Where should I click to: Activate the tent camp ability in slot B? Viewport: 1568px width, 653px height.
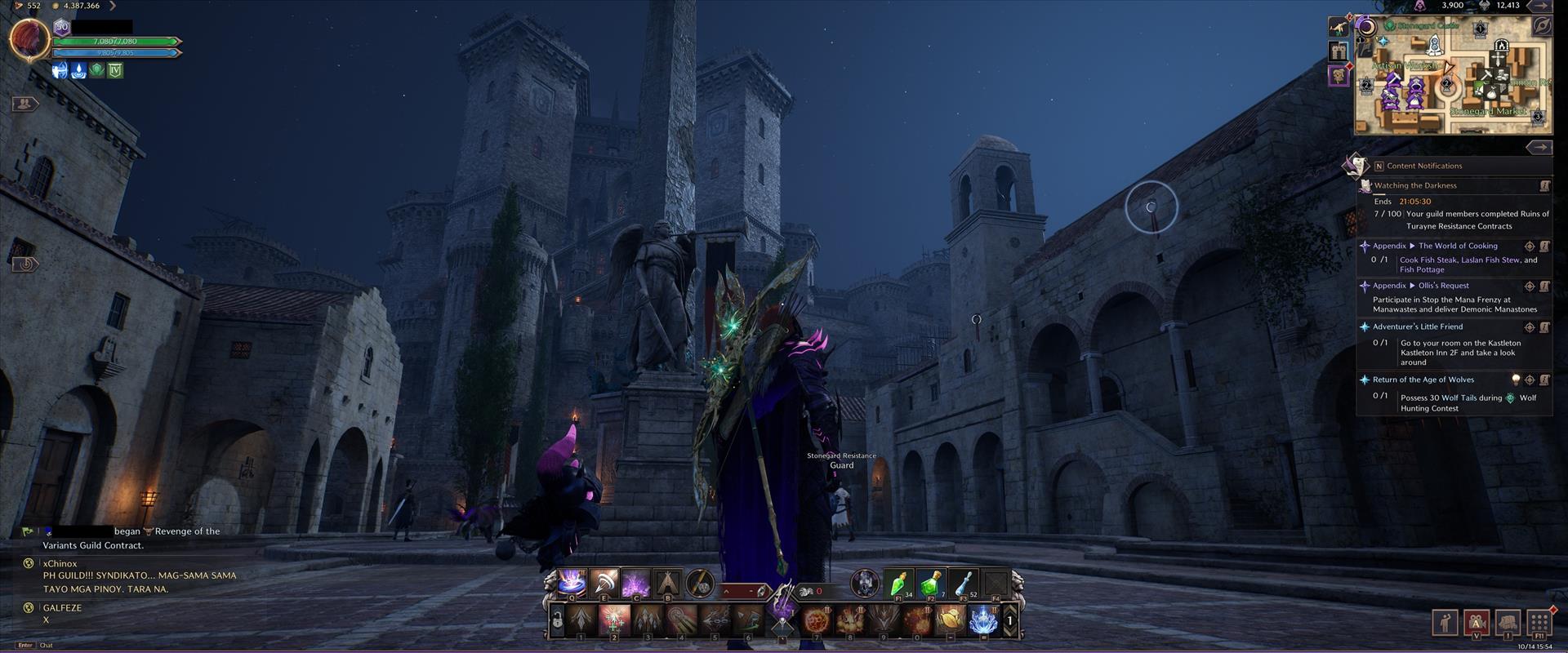668,583
